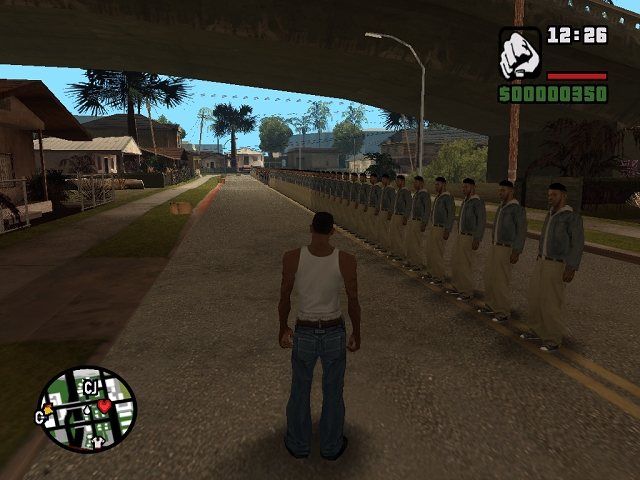Select the red heart marker on the radar
640x480 pixels.
[104, 406]
